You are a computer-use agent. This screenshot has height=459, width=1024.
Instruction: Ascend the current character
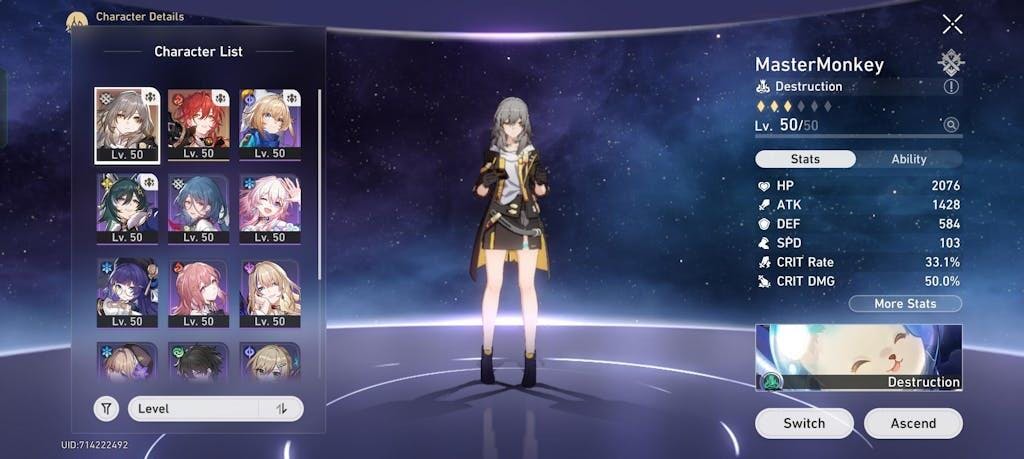[913, 423]
